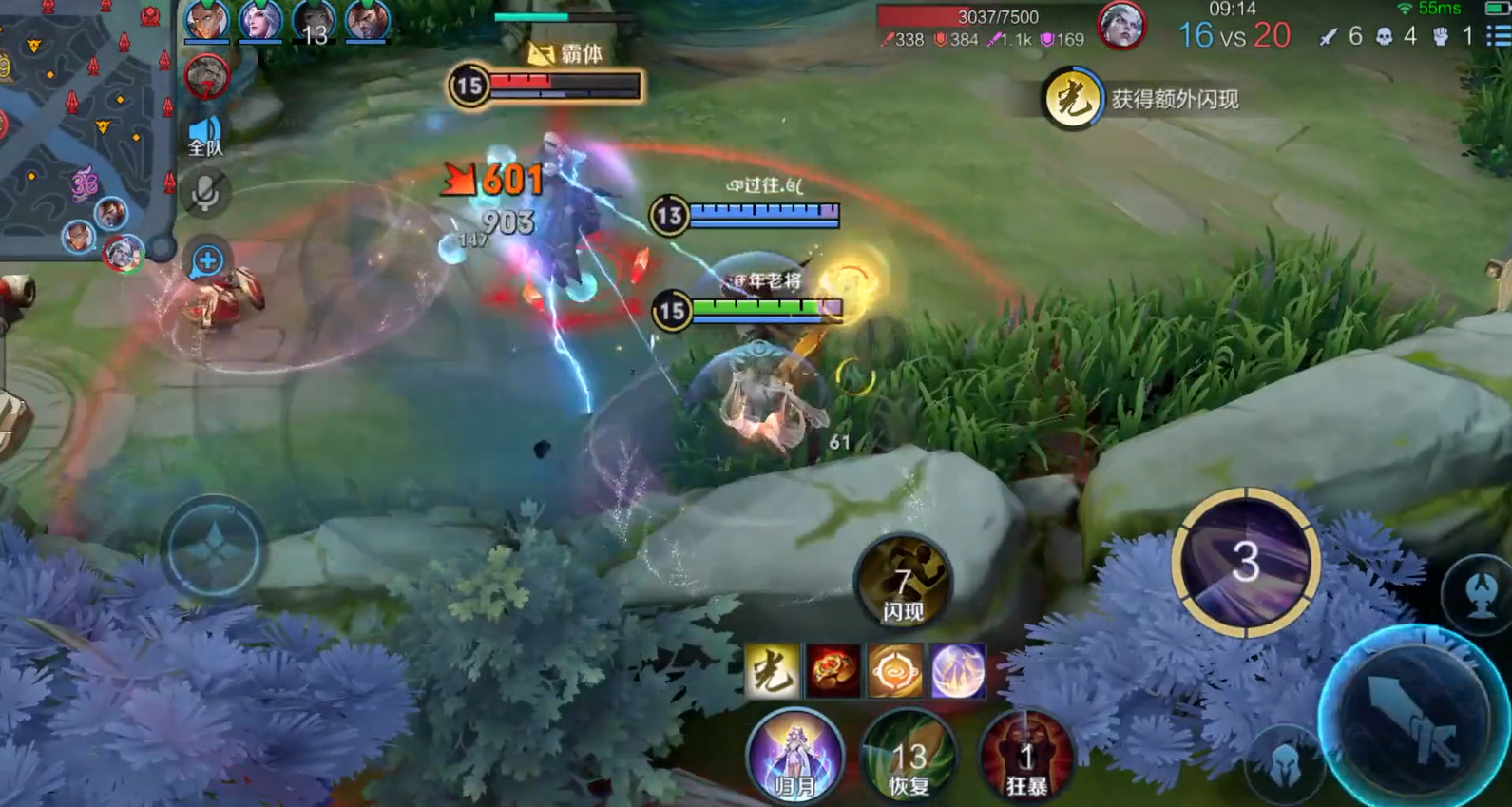Click the red ring item icon
This screenshot has width=1512, height=807.
pos(833,671)
